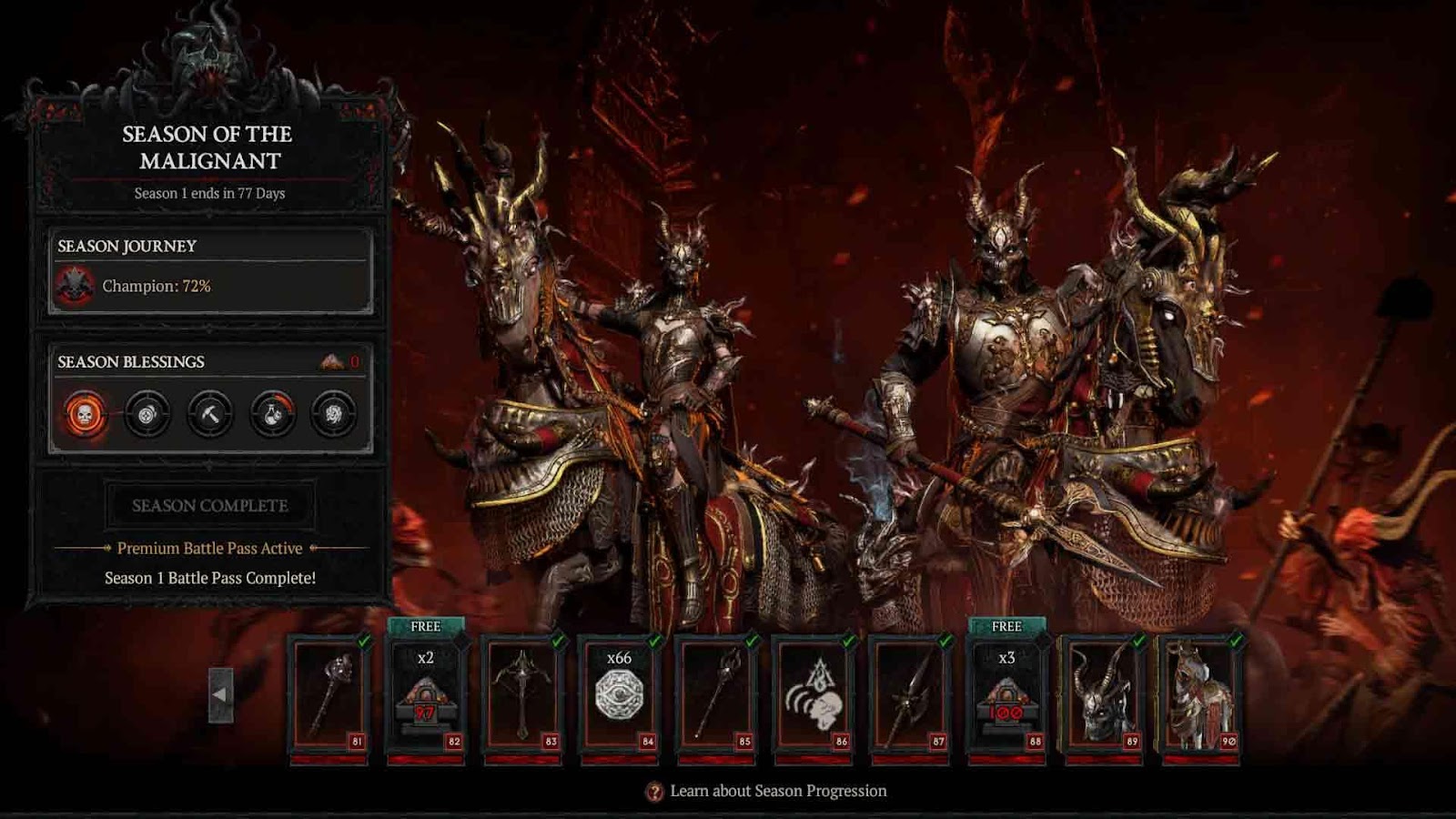Select the last swirl season blessing
Screen dimensions: 1456x819
click(334, 415)
